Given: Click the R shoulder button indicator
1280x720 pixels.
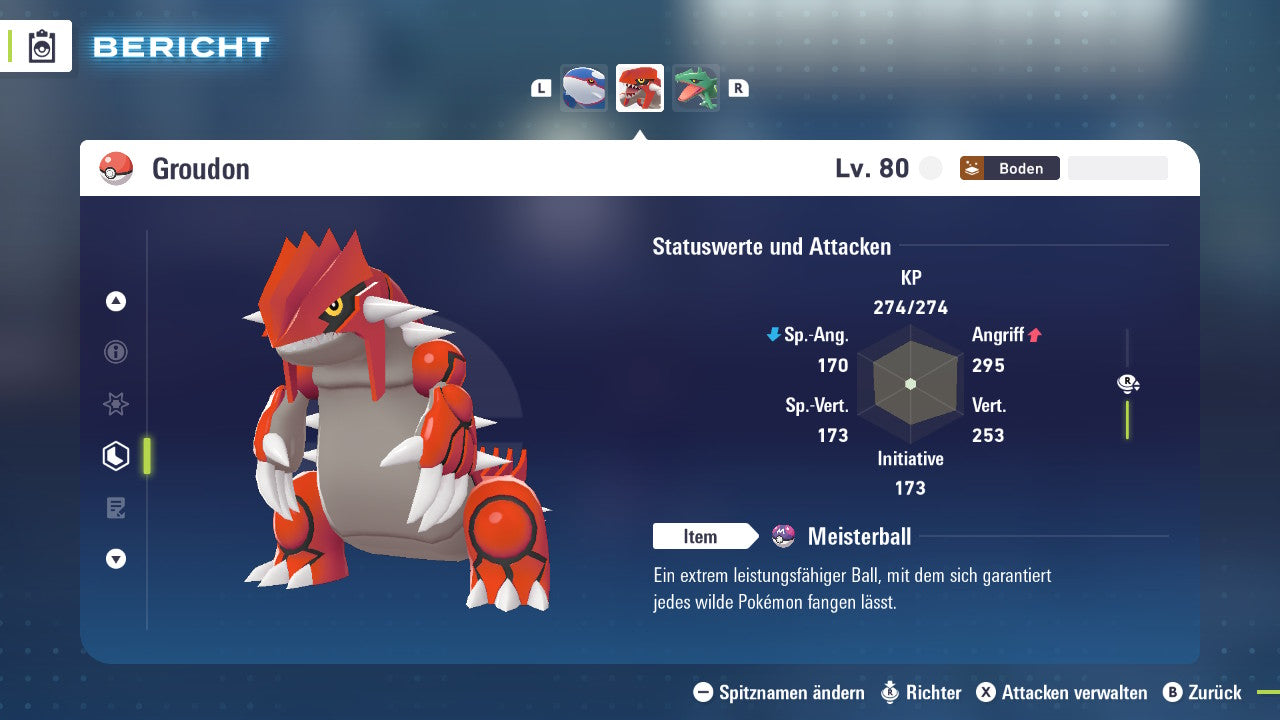Looking at the screenshot, I should [739, 88].
